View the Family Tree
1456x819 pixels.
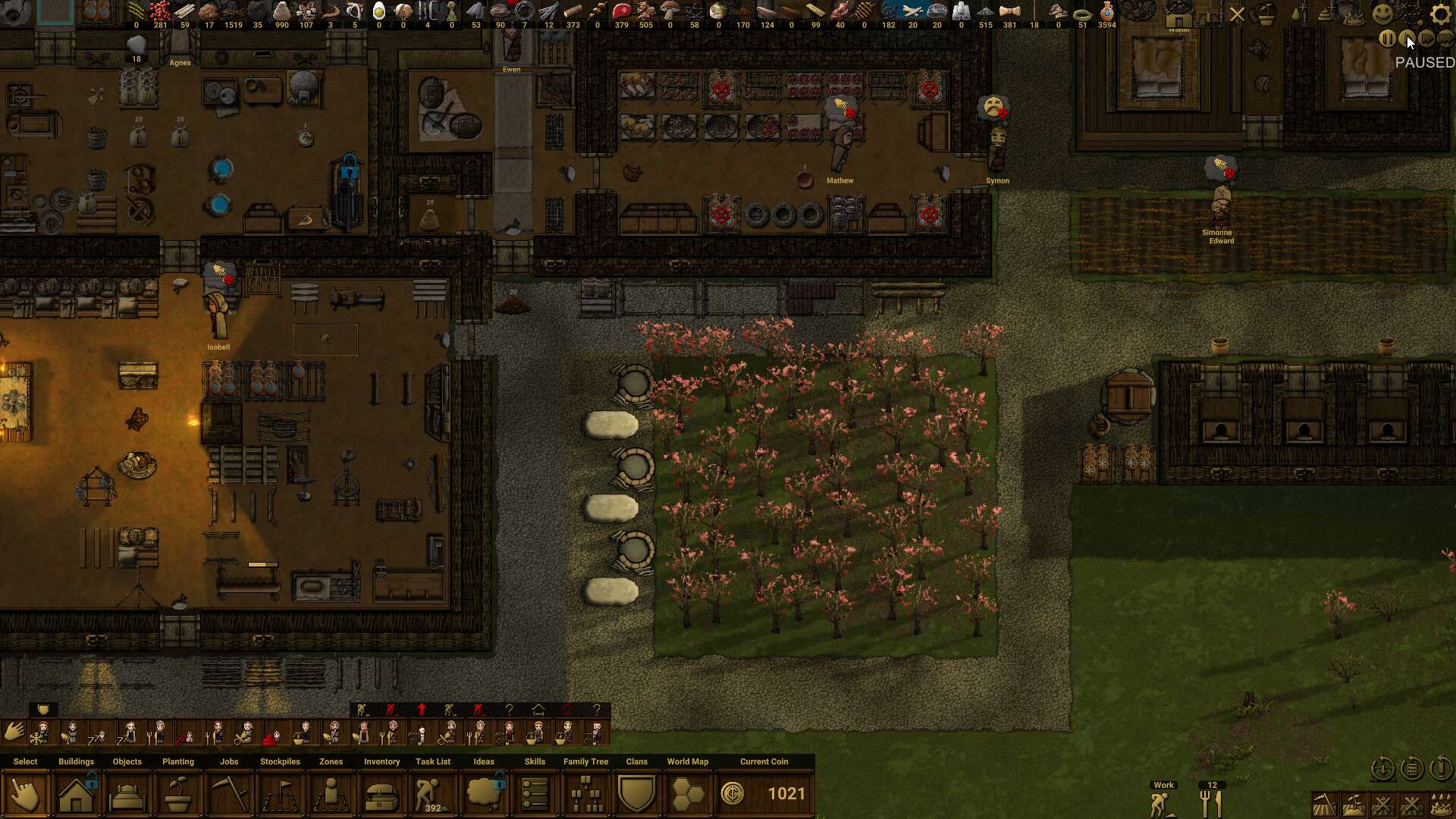tap(585, 794)
